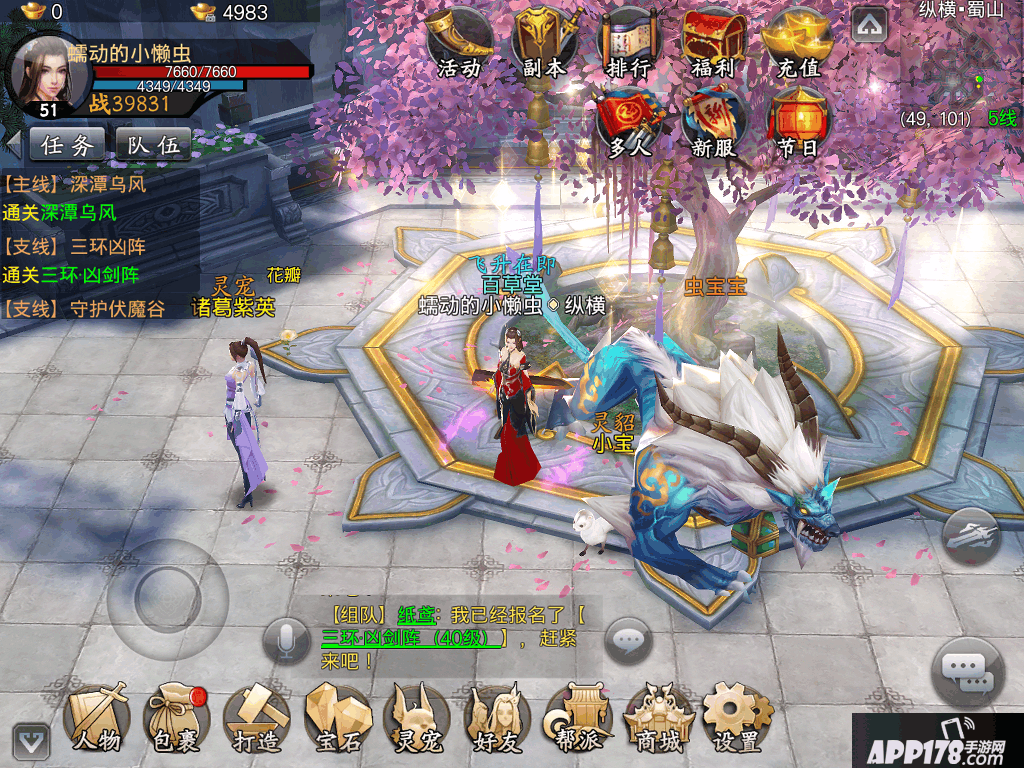Open the 宝石 gems menu

pyautogui.click(x=337, y=717)
